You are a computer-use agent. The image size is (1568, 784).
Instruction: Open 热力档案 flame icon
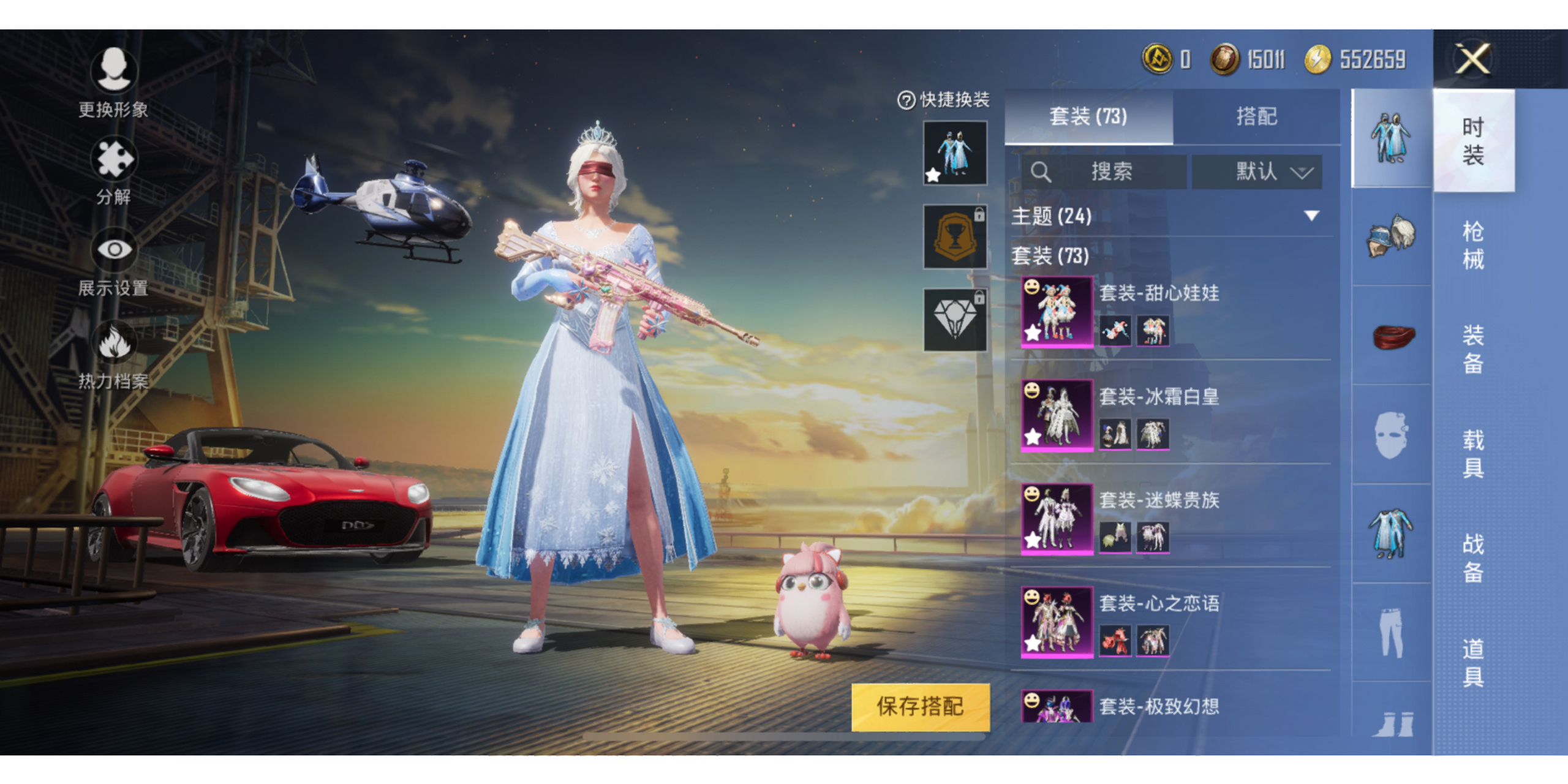(113, 342)
